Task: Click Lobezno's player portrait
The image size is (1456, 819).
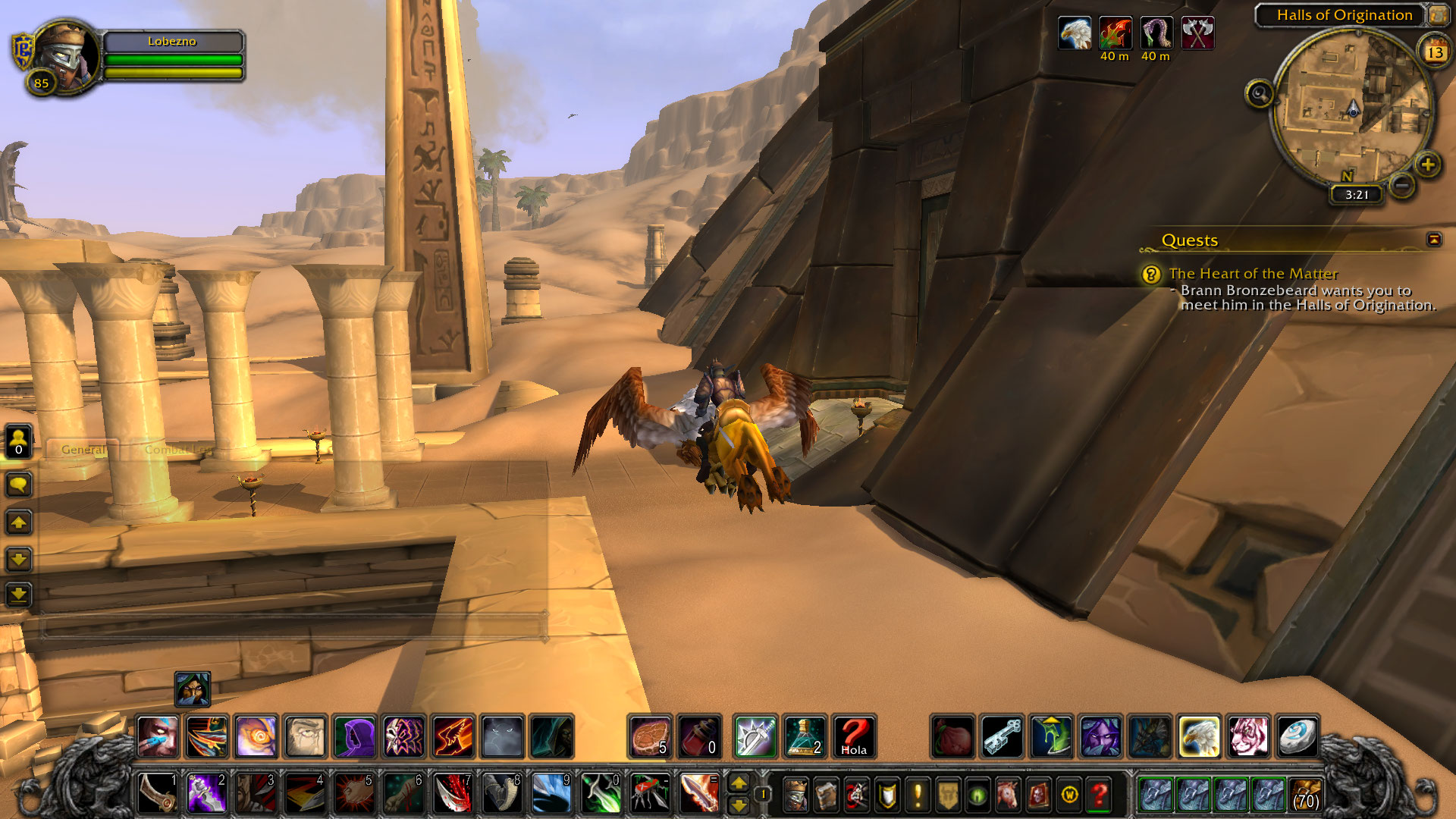Action: point(66,55)
